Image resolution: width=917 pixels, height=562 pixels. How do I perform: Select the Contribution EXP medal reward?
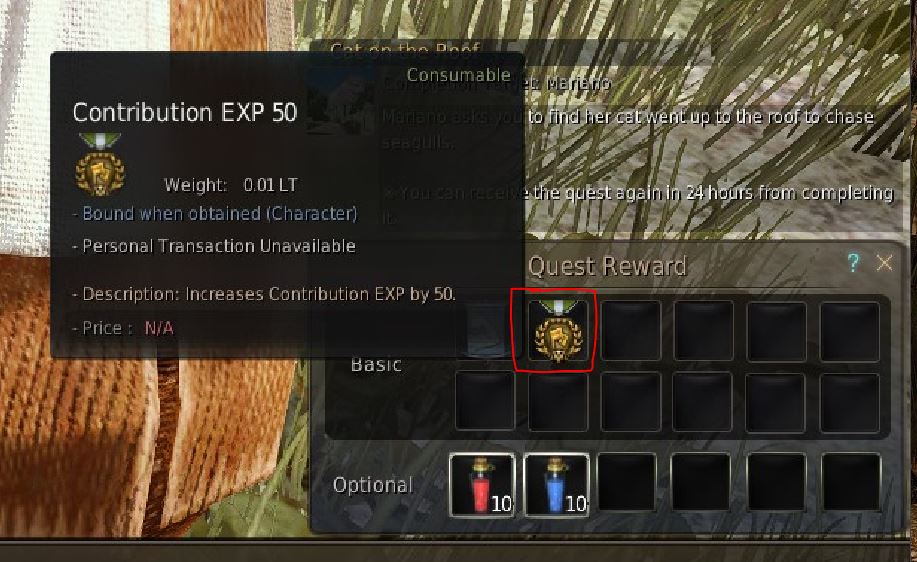[555, 331]
